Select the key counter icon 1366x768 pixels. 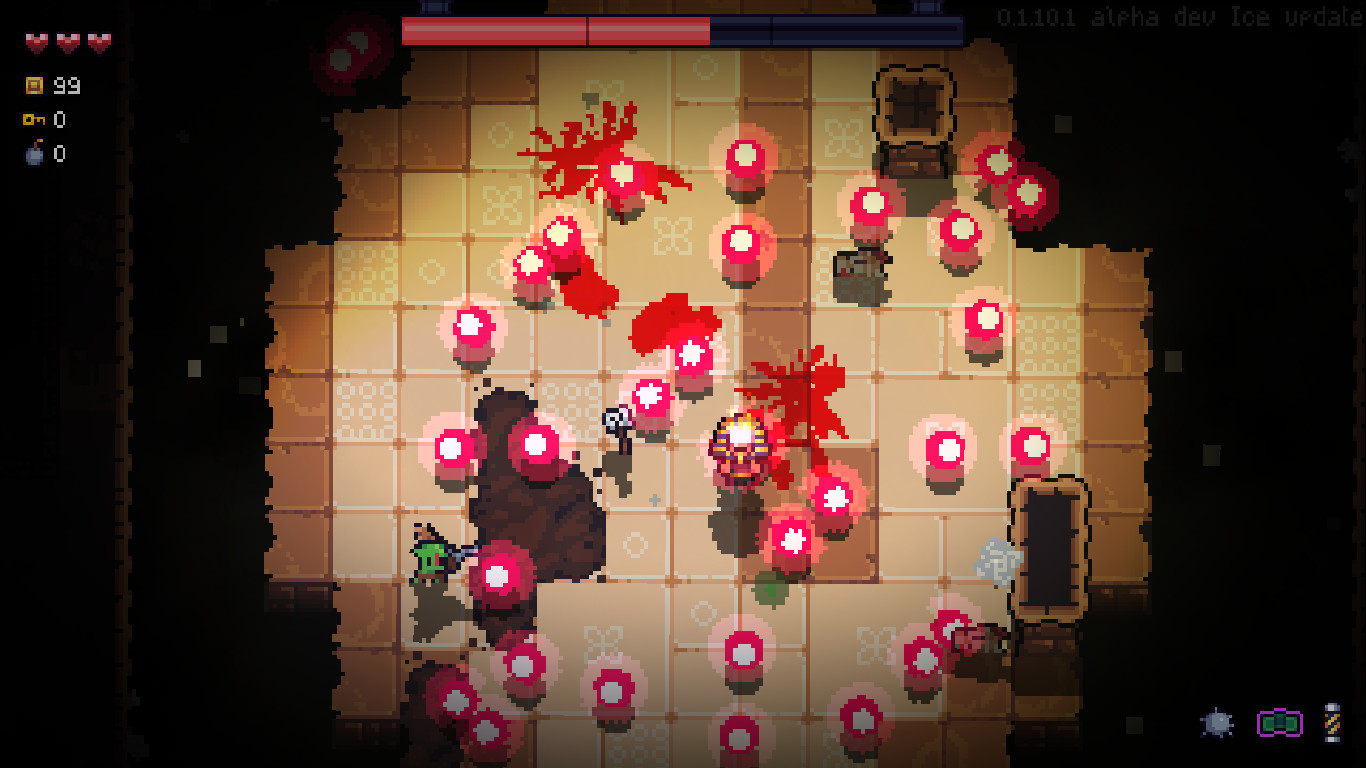pyautogui.click(x=36, y=119)
